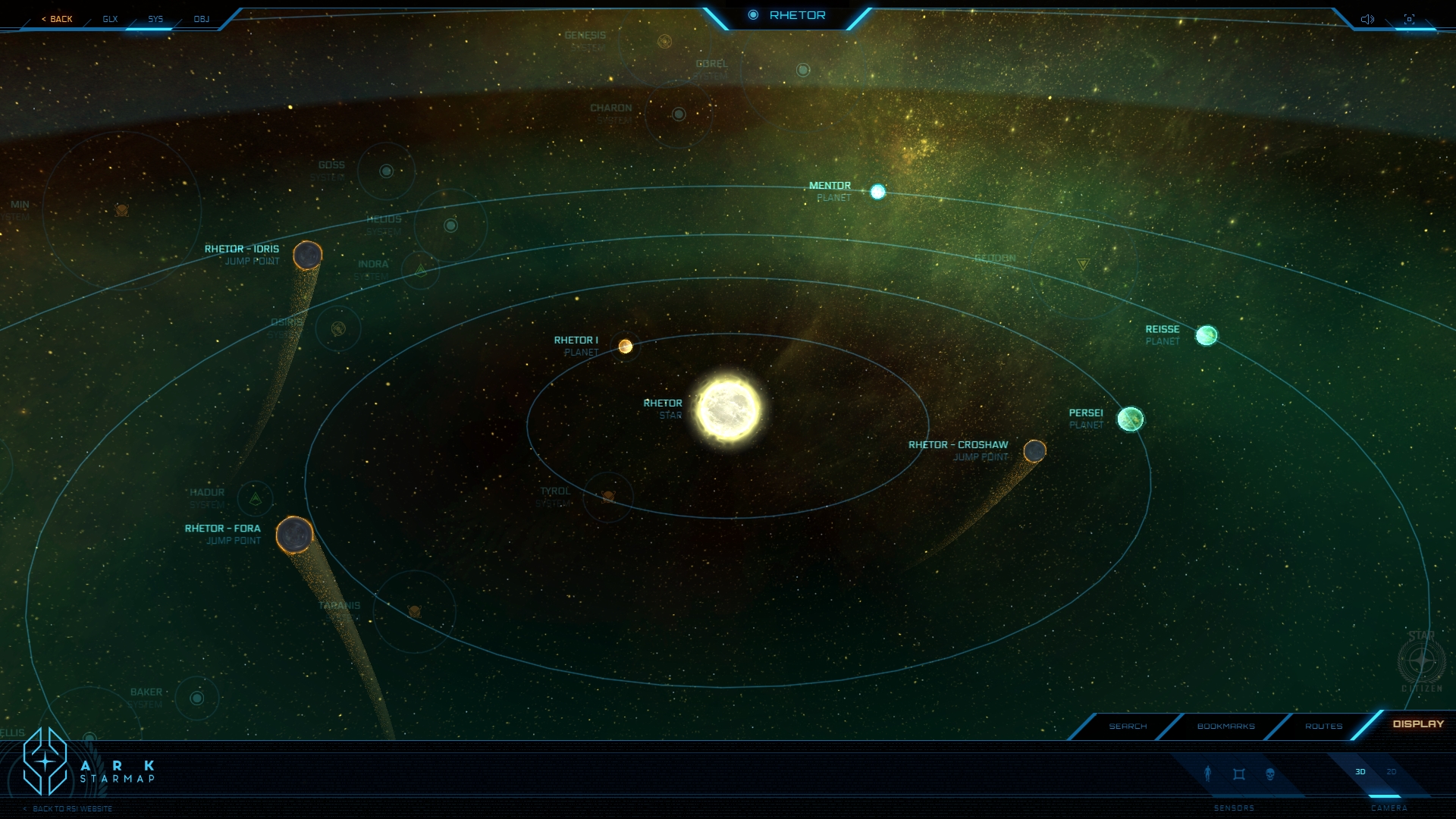Select the SYS system view tab
This screenshot has width=1456, height=819.
click(x=155, y=19)
